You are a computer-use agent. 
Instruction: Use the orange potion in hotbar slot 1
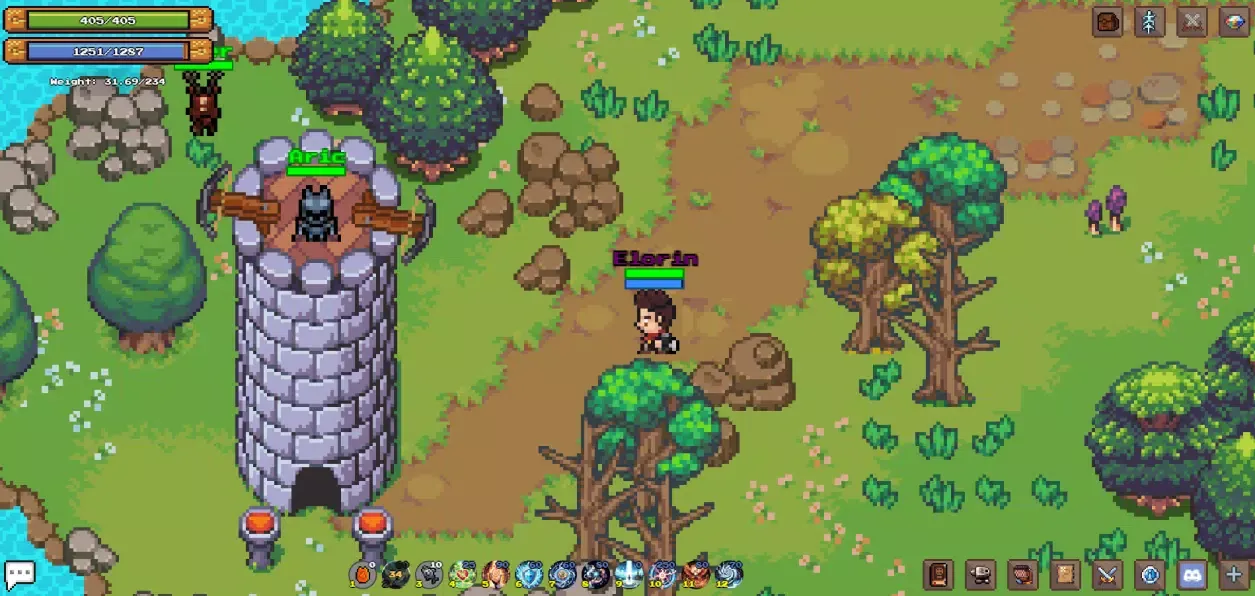point(363,574)
